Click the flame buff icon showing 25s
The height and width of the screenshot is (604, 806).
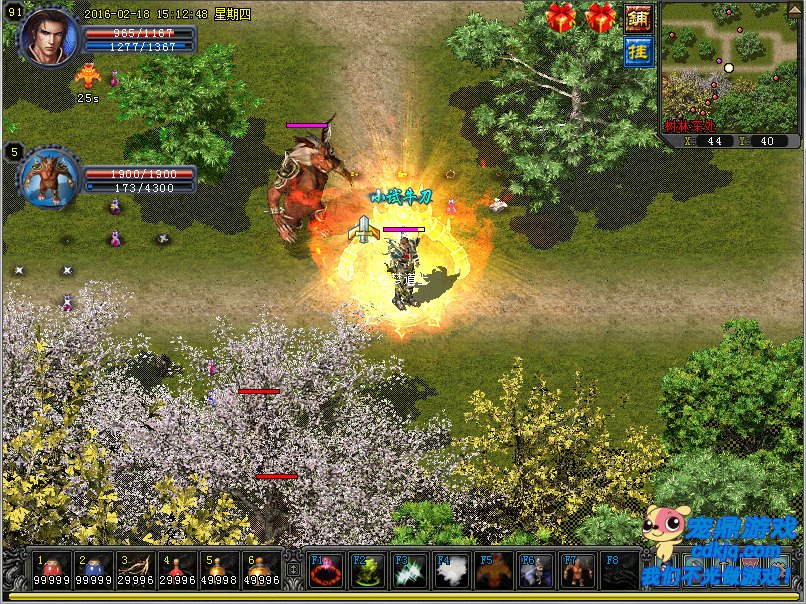tap(87, 76)
